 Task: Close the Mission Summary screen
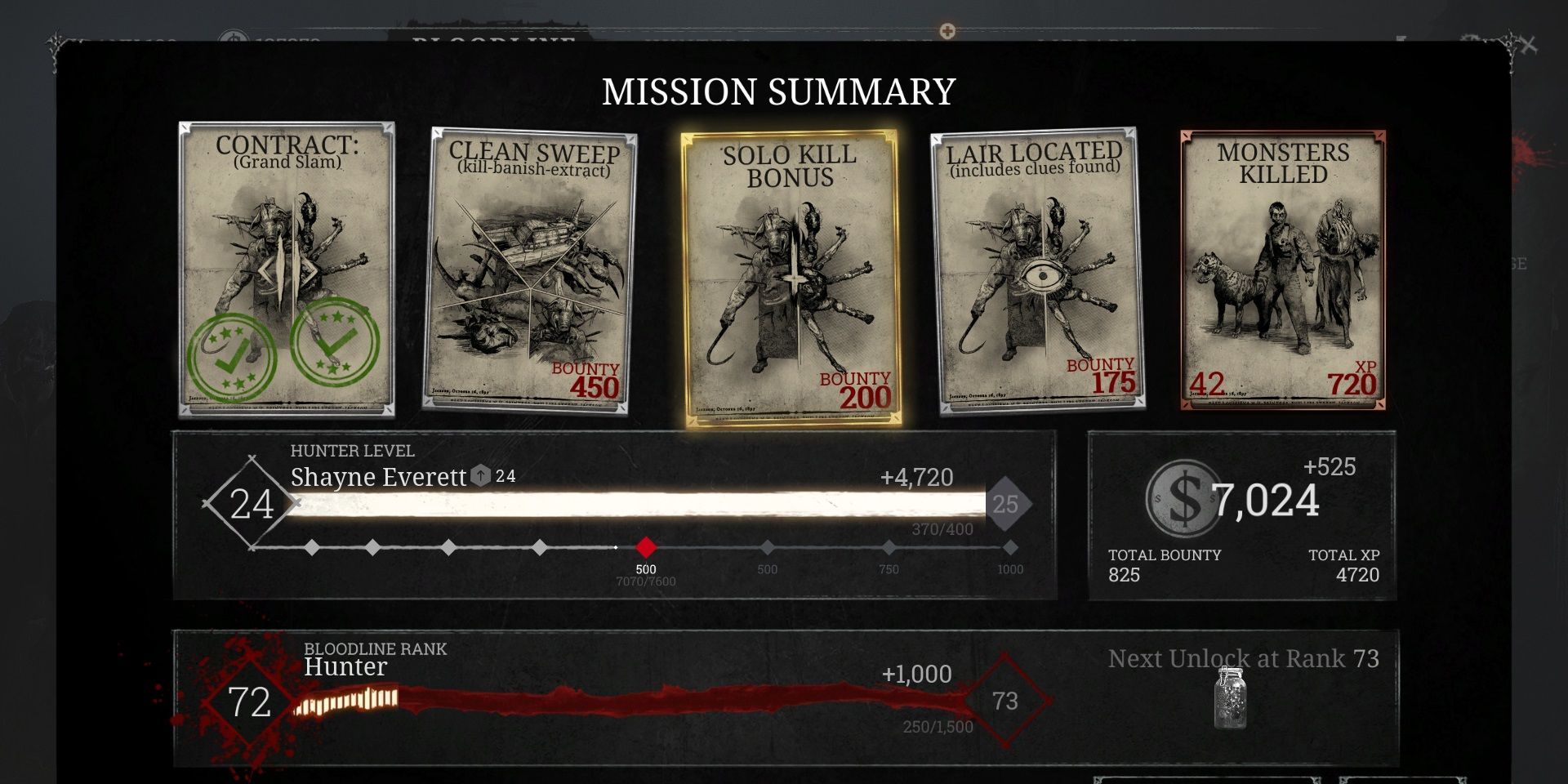tap(1530, 47)
